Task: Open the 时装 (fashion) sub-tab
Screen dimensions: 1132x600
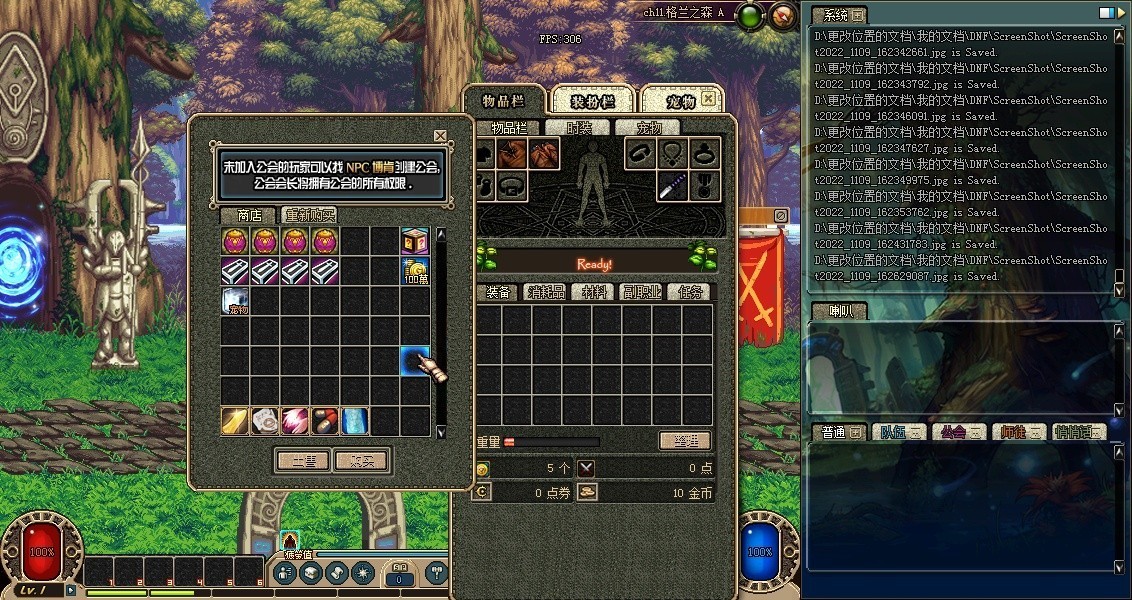Action: tap(578, 128)
